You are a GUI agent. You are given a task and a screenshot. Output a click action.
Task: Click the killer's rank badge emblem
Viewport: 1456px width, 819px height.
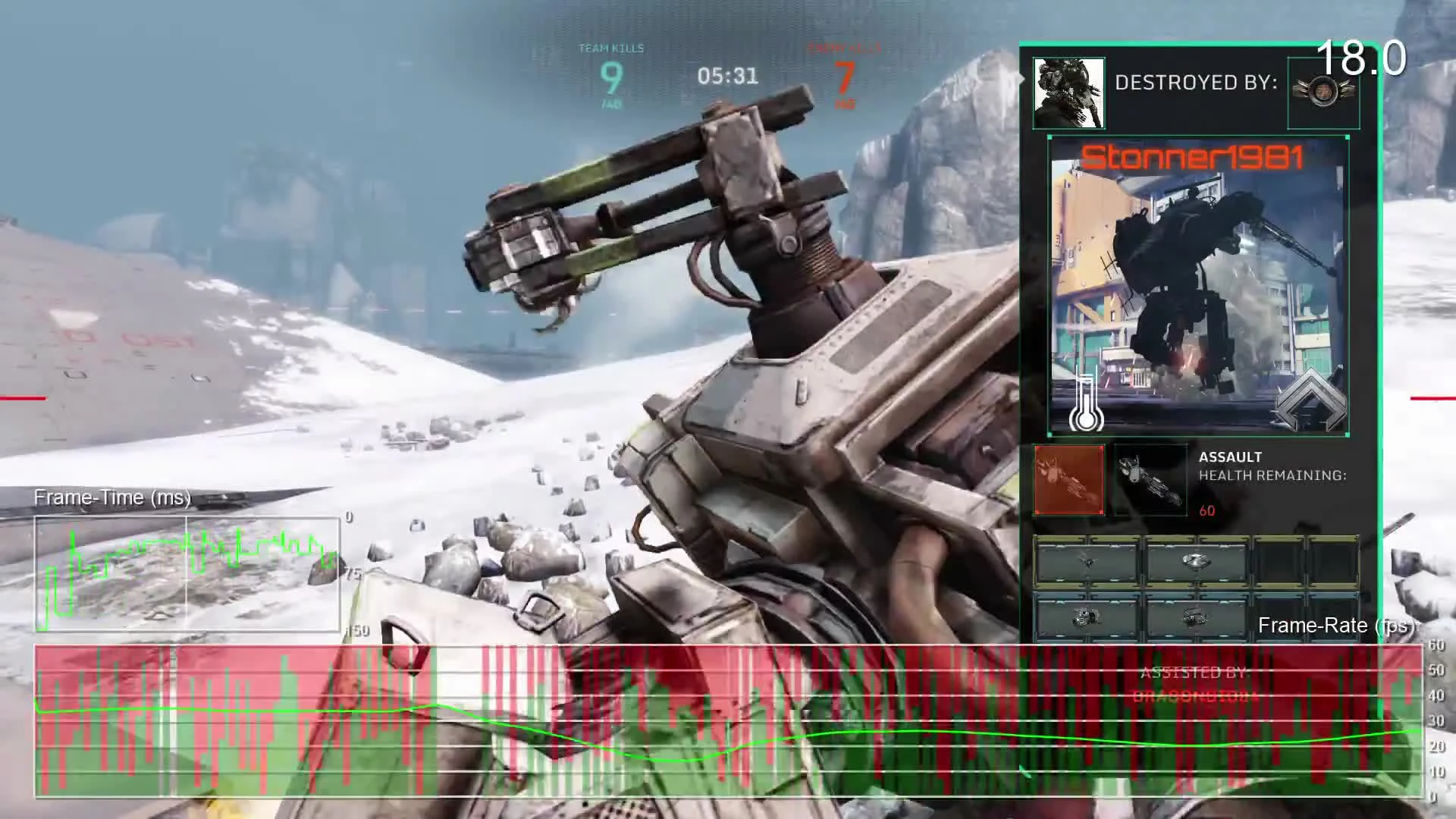tap(1323, 91)
